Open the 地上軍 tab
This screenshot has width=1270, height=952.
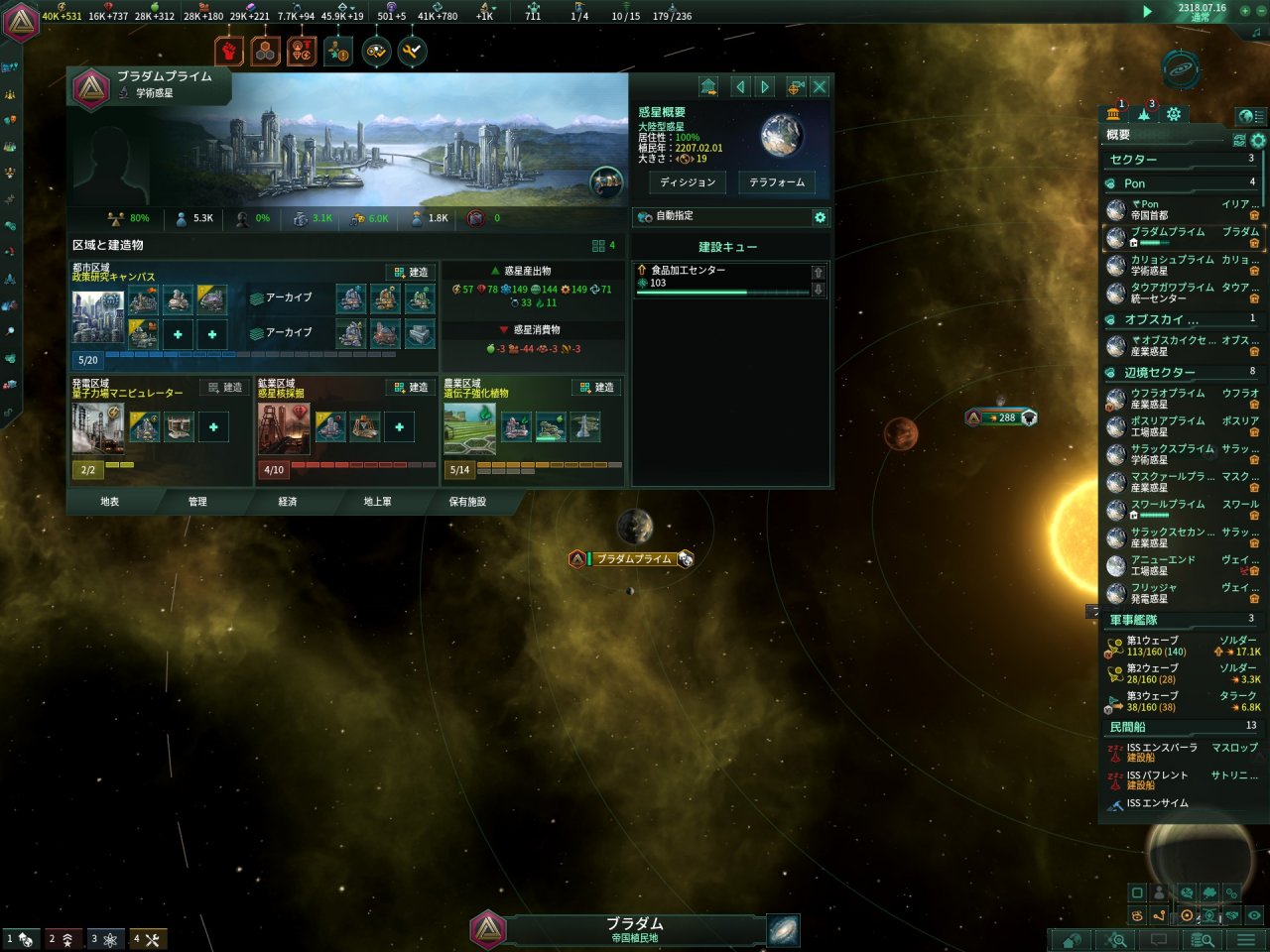pyautogui.click(x=377, y=502)
